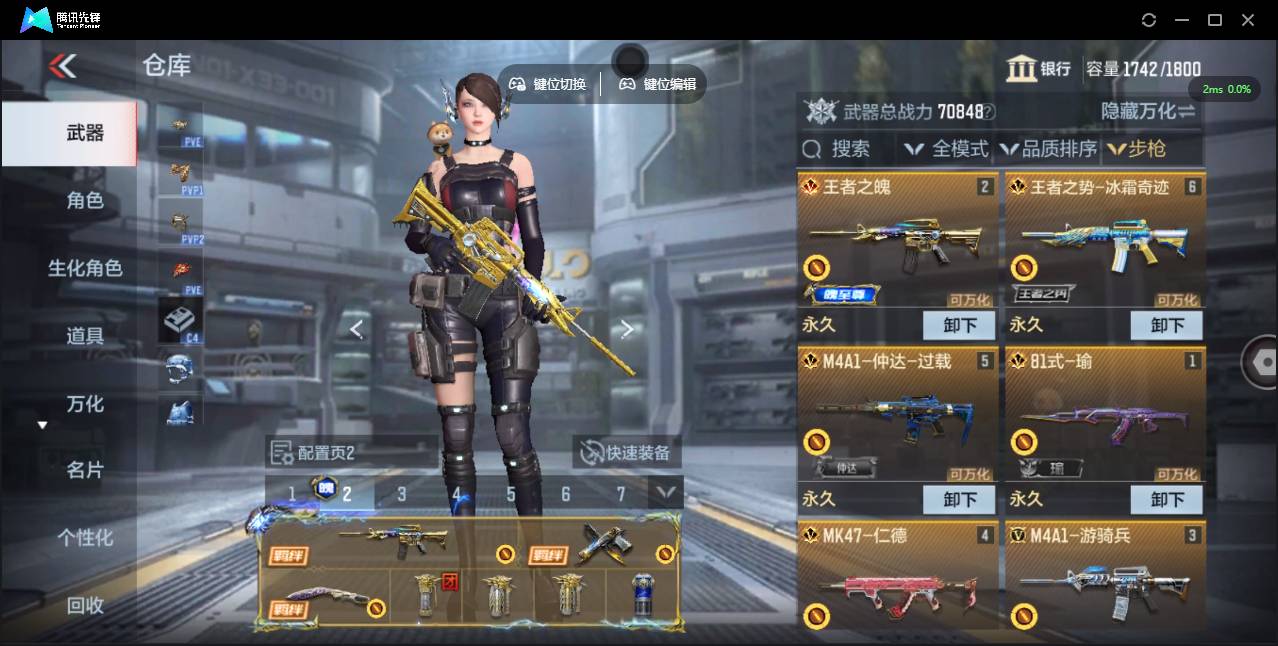Switch to the 名片 tab
This screenshot has width=1278, height=646.
pos(85,470)
